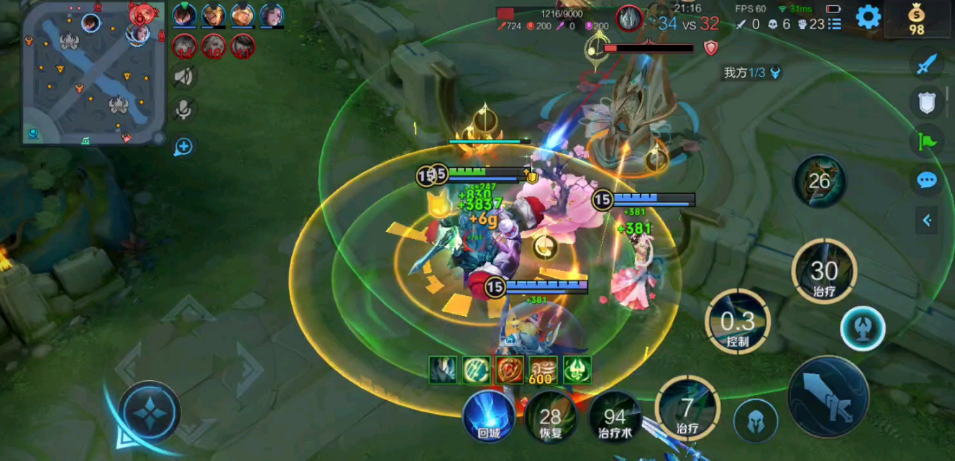The height and width of the screenshot is (461, 955).
Task: Send the green flag gather signal
Action: click(927, 141)
